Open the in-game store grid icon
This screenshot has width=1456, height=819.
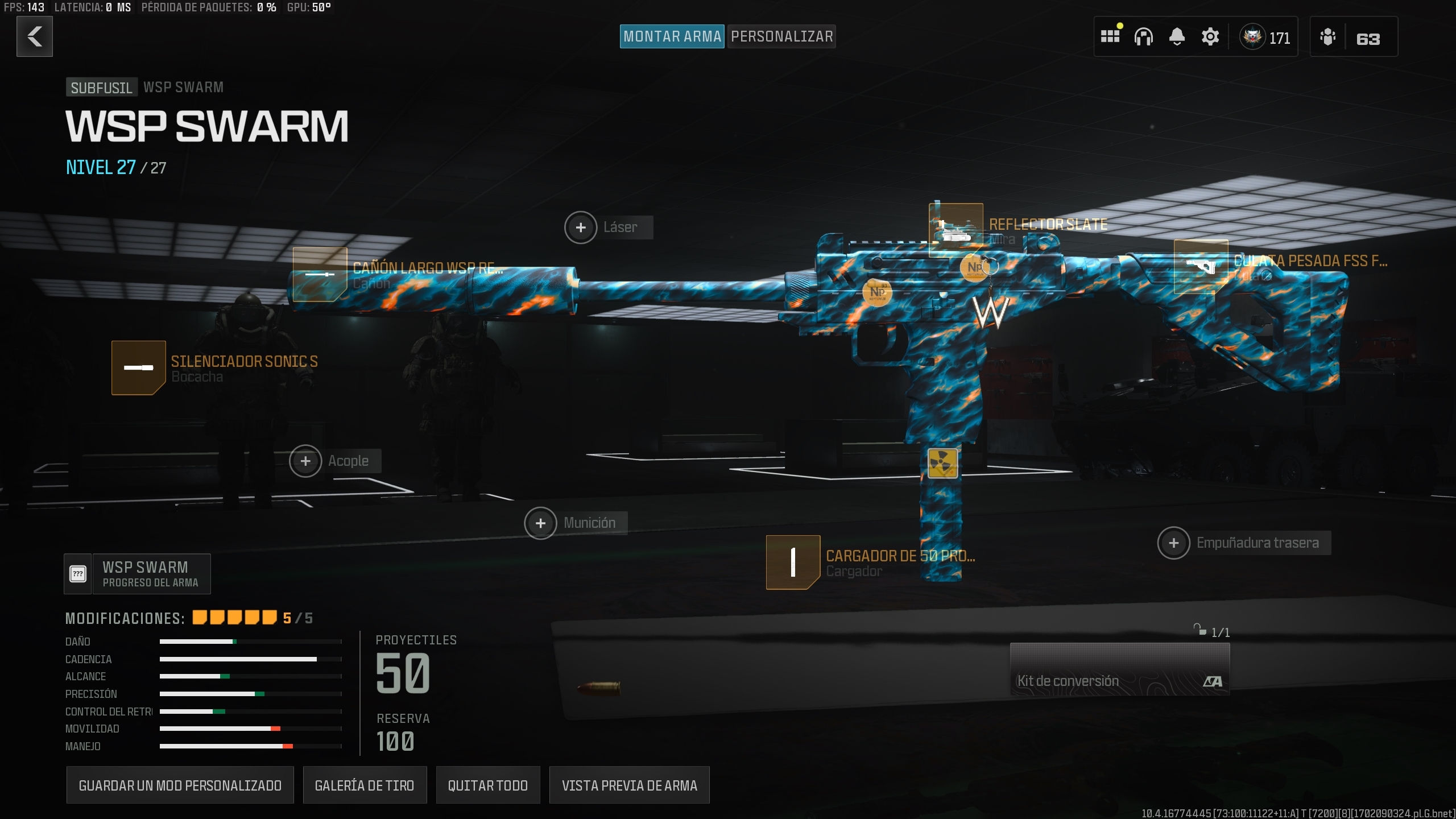tap(1110, 36)
